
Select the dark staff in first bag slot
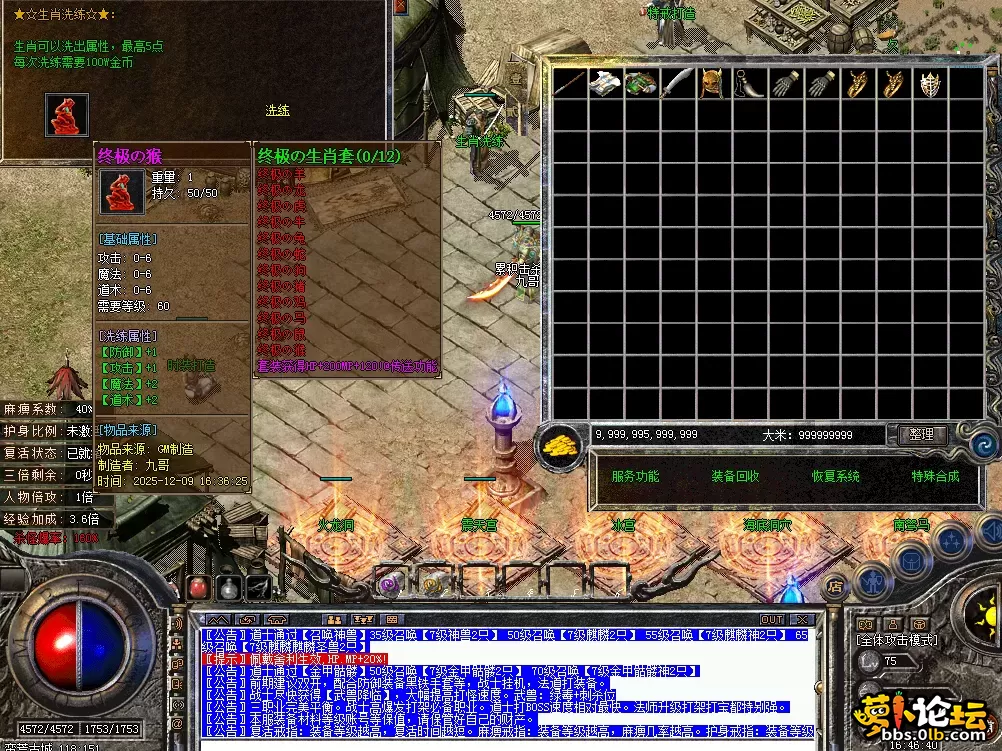[x=570, y=84]
